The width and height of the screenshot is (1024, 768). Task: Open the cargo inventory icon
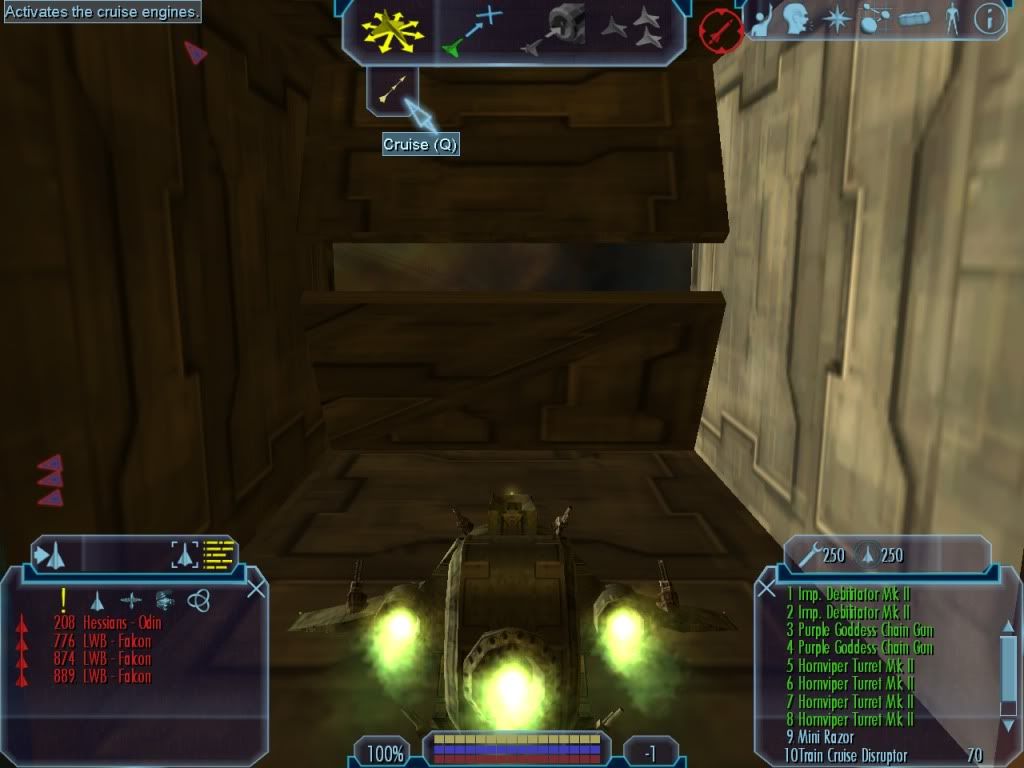tap(914, 20)
